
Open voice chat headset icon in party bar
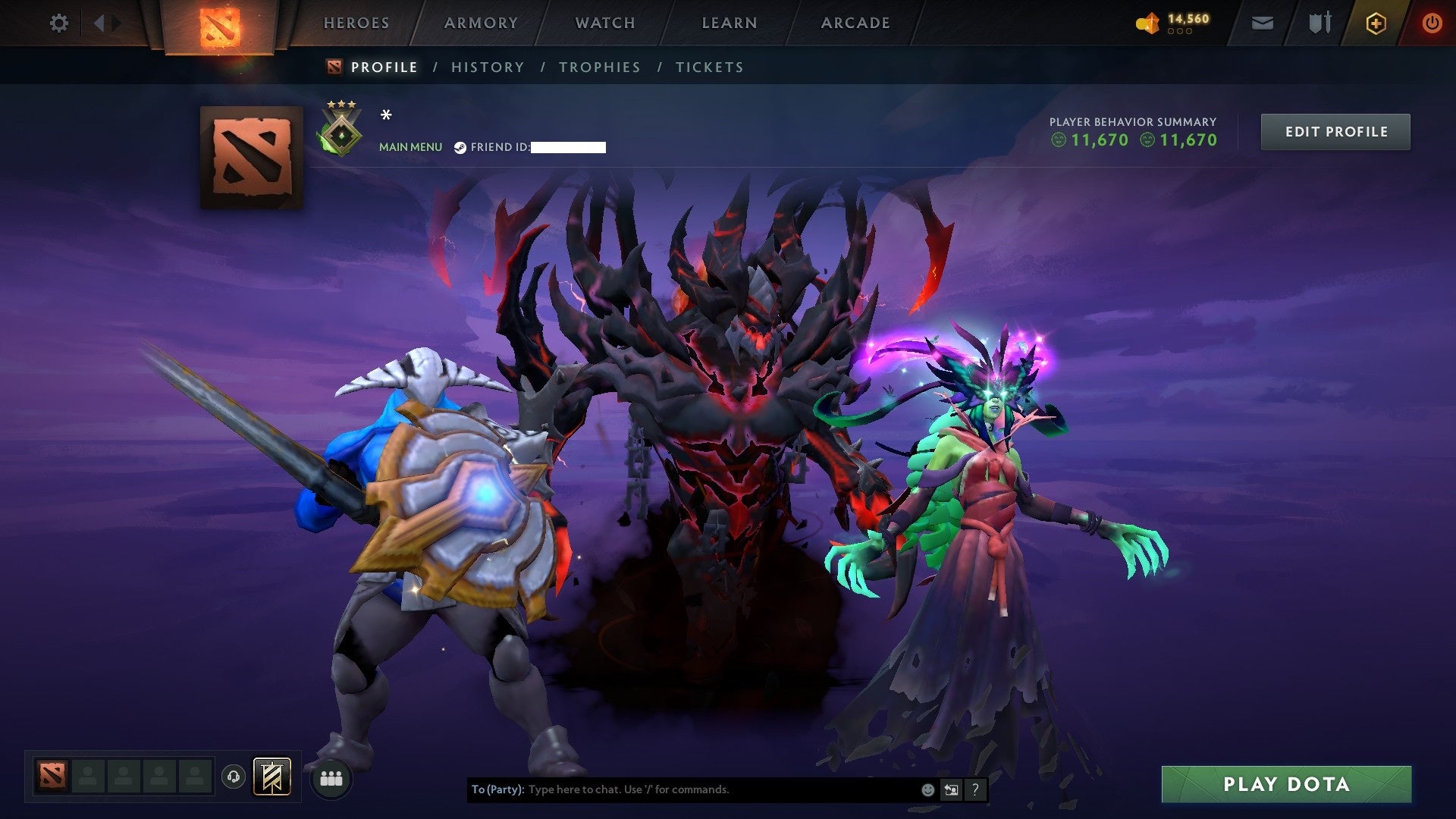233,778
